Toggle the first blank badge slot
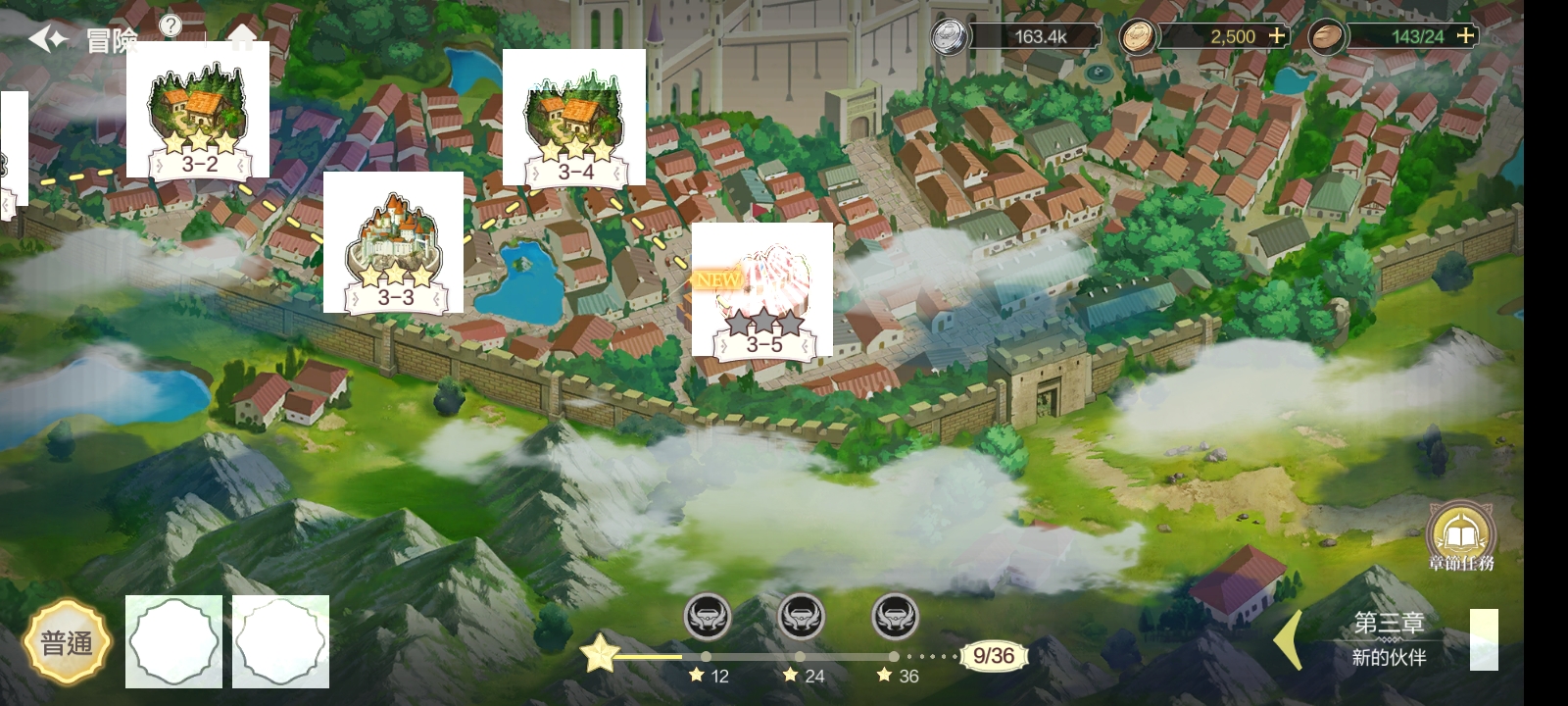Screen dimensions: 1568x706 [x=173, y=642]
